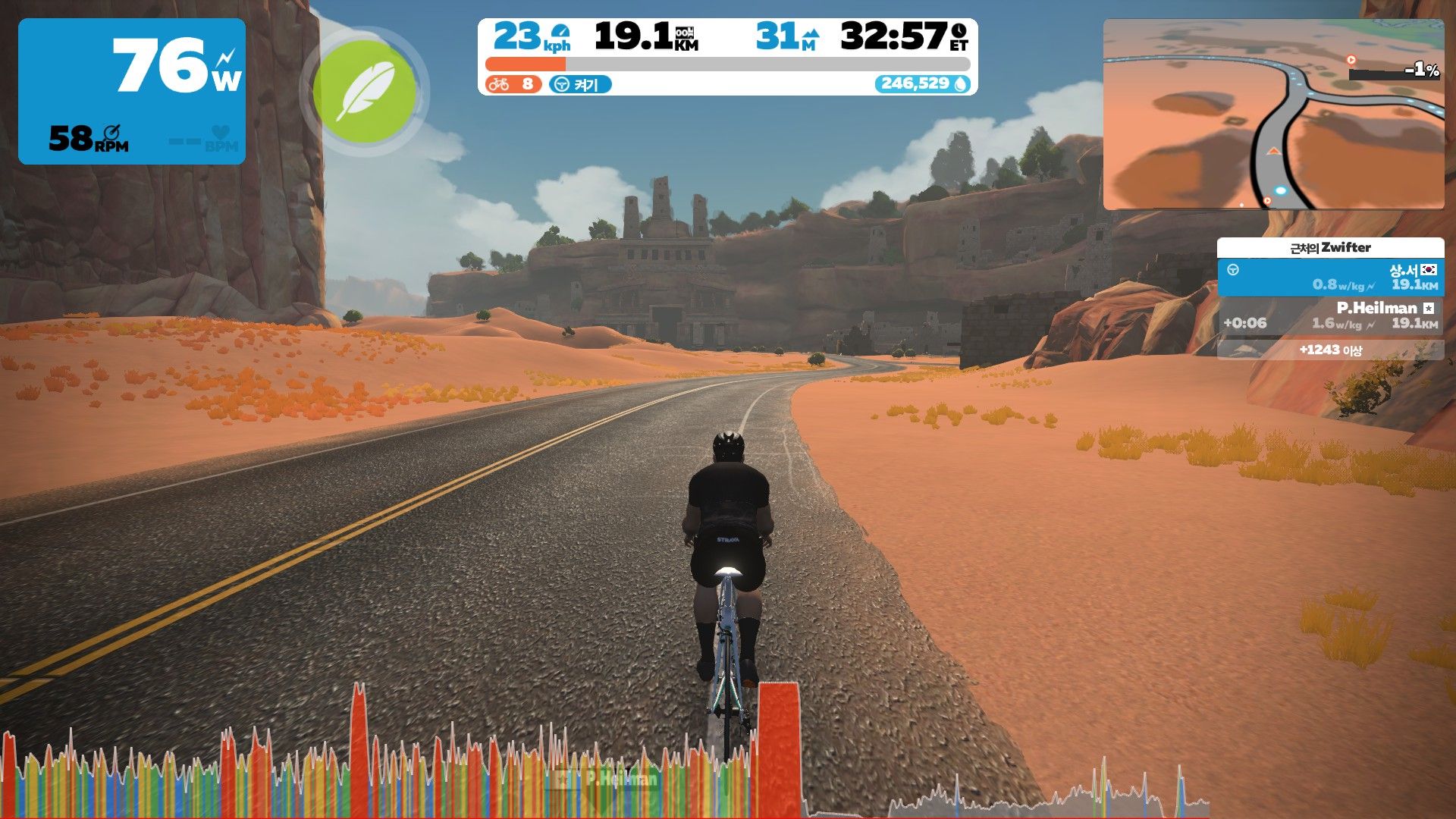1456x819 pixels.
Task: Toggle the steering 켜기 button
Action: [x=580, y=84]
